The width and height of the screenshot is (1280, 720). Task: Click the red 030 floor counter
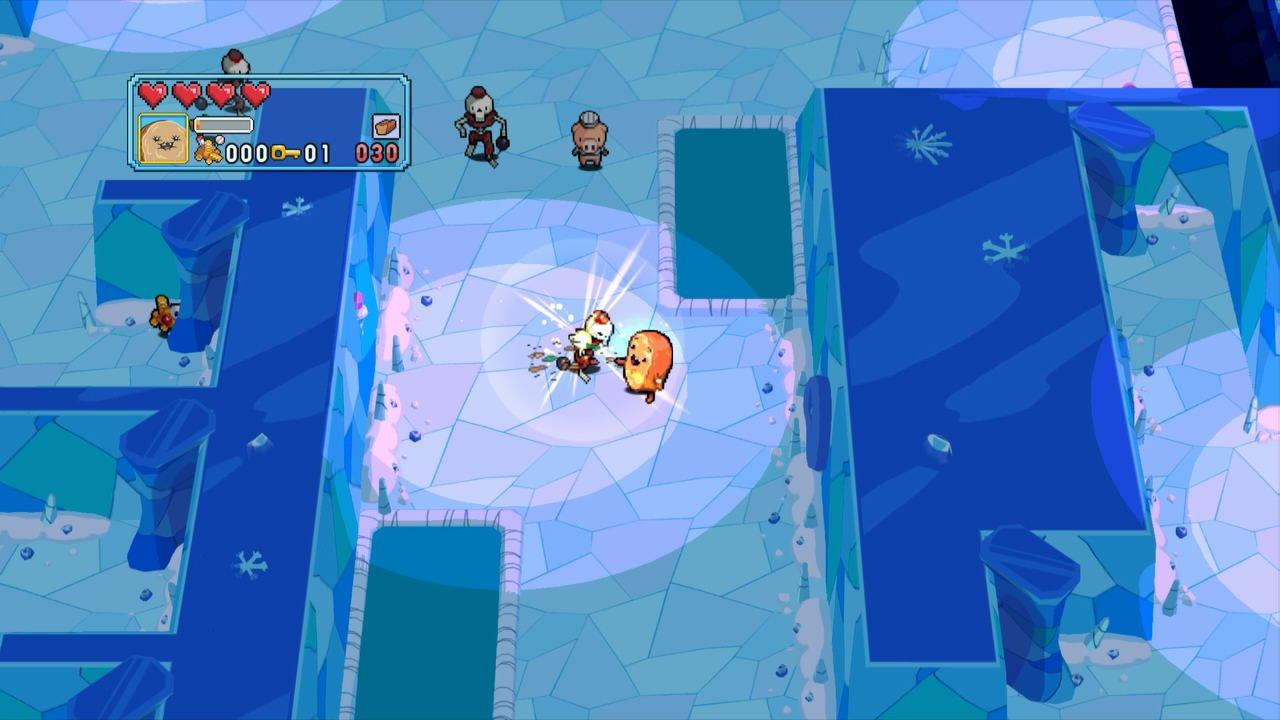pyautogui.click(x=375, y=152)
